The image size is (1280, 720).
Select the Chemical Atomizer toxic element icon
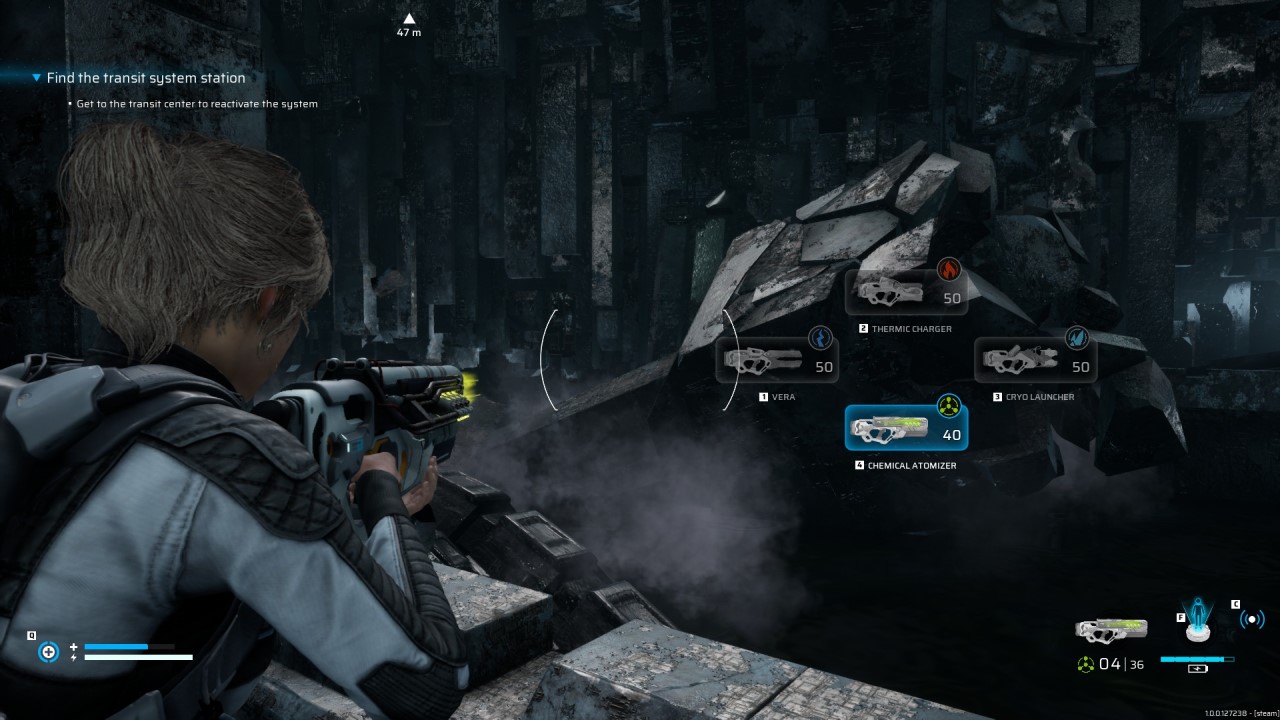(948, 404)
